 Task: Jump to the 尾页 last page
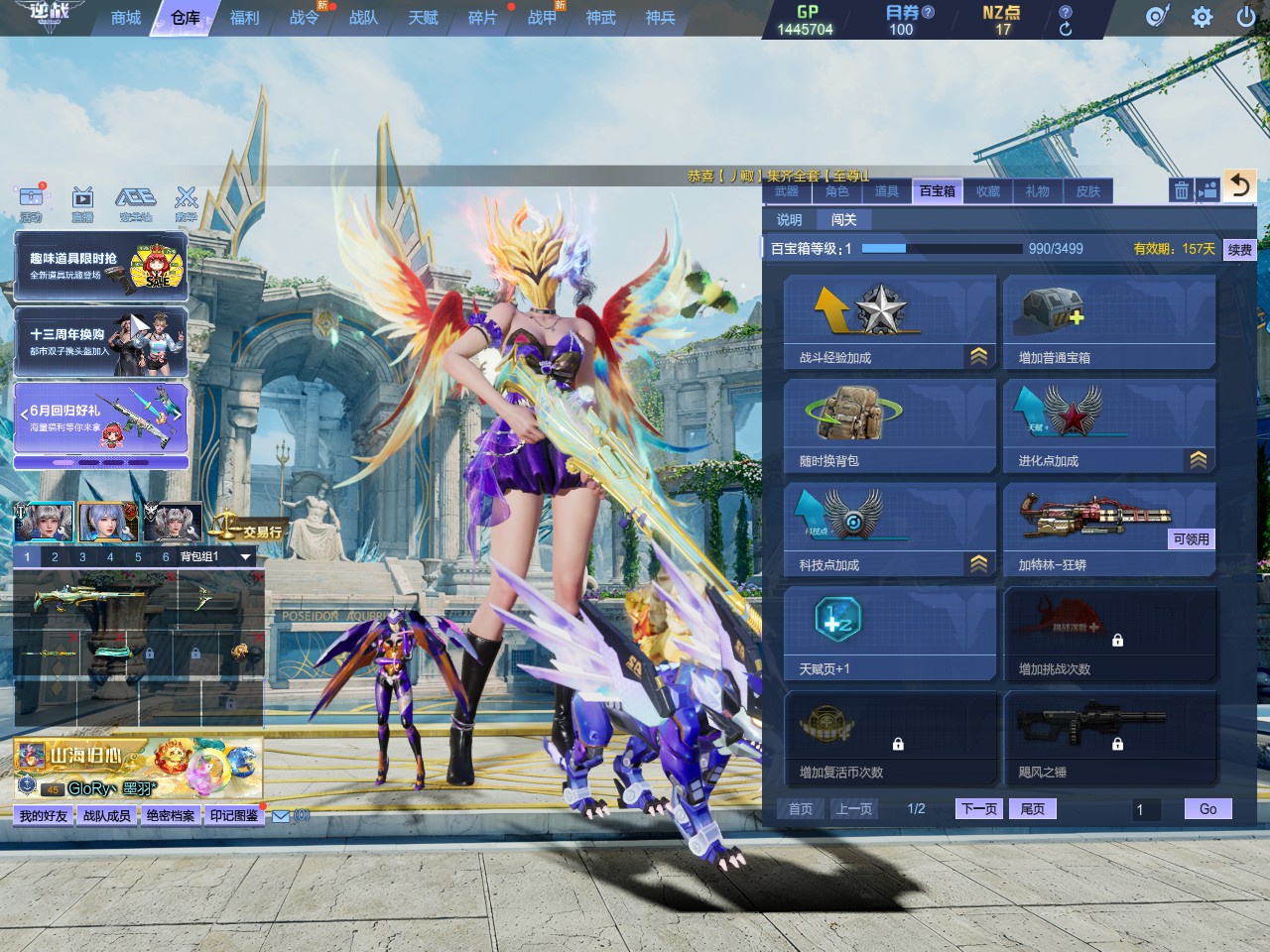click(1032, 809)
